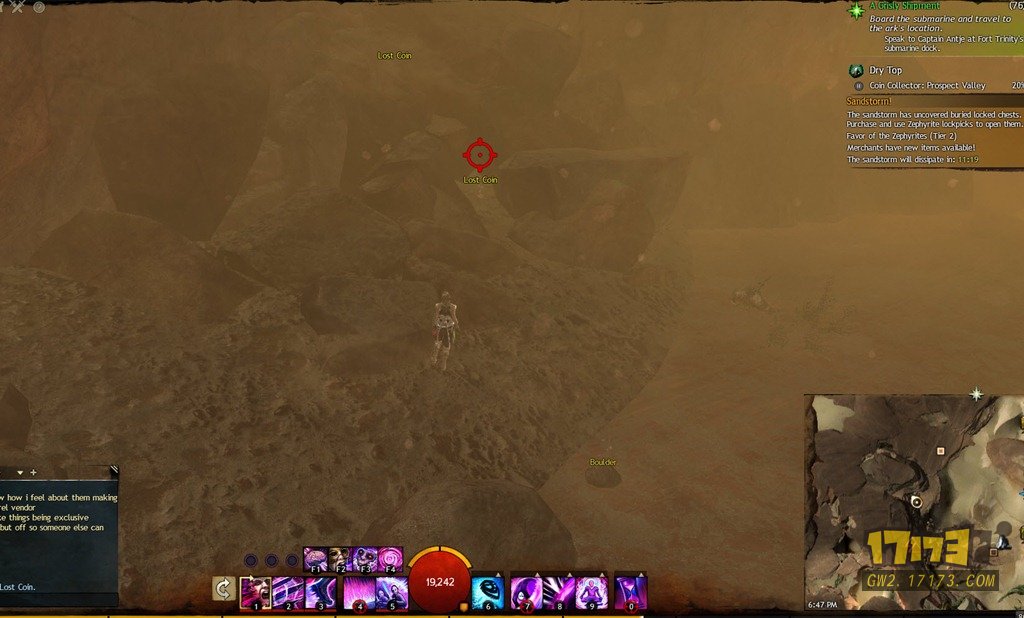Activate utility skill 8 with purple beams
The image size is (1024, 618).
coord(559,592)
